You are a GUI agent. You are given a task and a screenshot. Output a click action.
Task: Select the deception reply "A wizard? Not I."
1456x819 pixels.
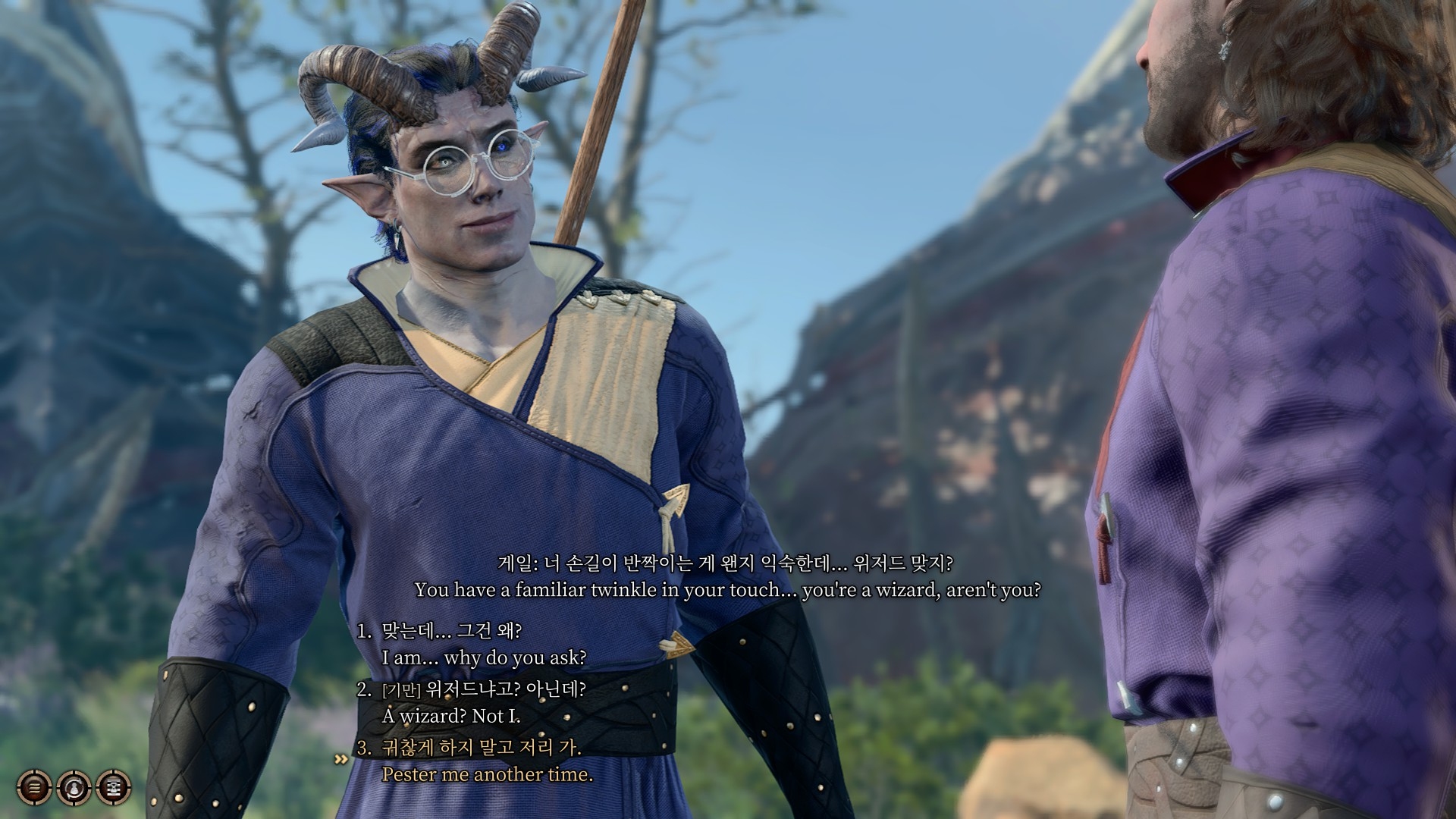coord(451,715)
